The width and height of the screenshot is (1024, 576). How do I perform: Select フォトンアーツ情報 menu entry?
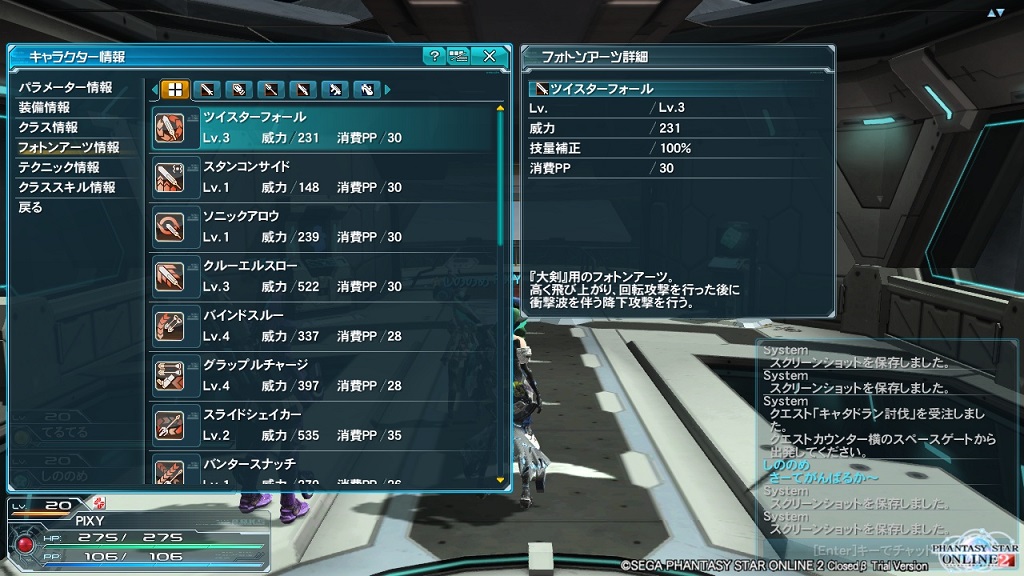69,148
